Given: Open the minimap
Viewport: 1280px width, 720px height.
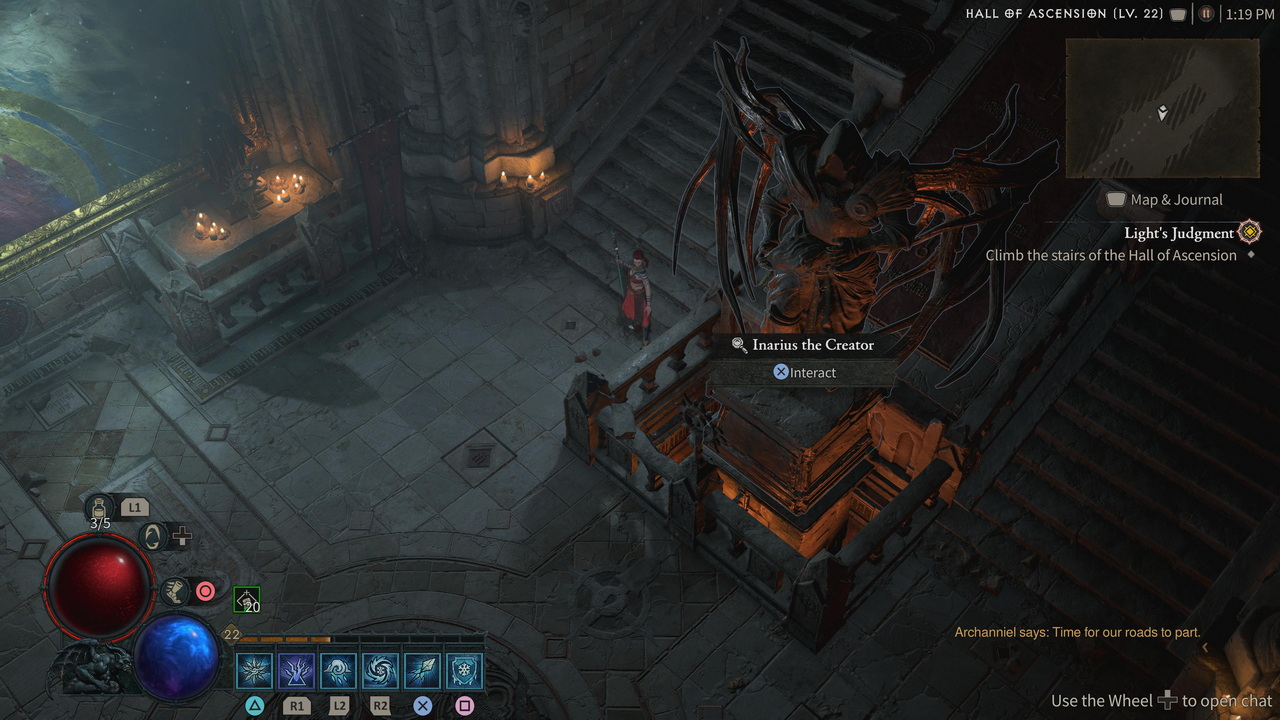Looking at the screenshot, I should [x=1162, y=108].
